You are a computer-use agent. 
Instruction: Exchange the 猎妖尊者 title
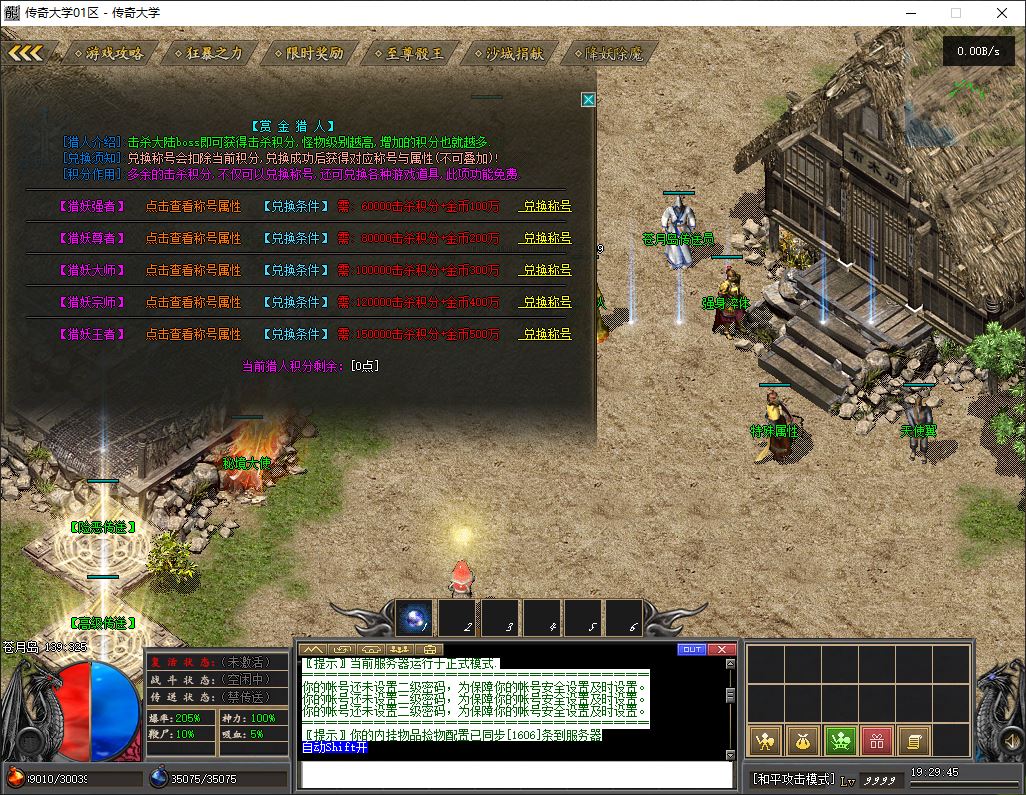(x=546, y=238)
